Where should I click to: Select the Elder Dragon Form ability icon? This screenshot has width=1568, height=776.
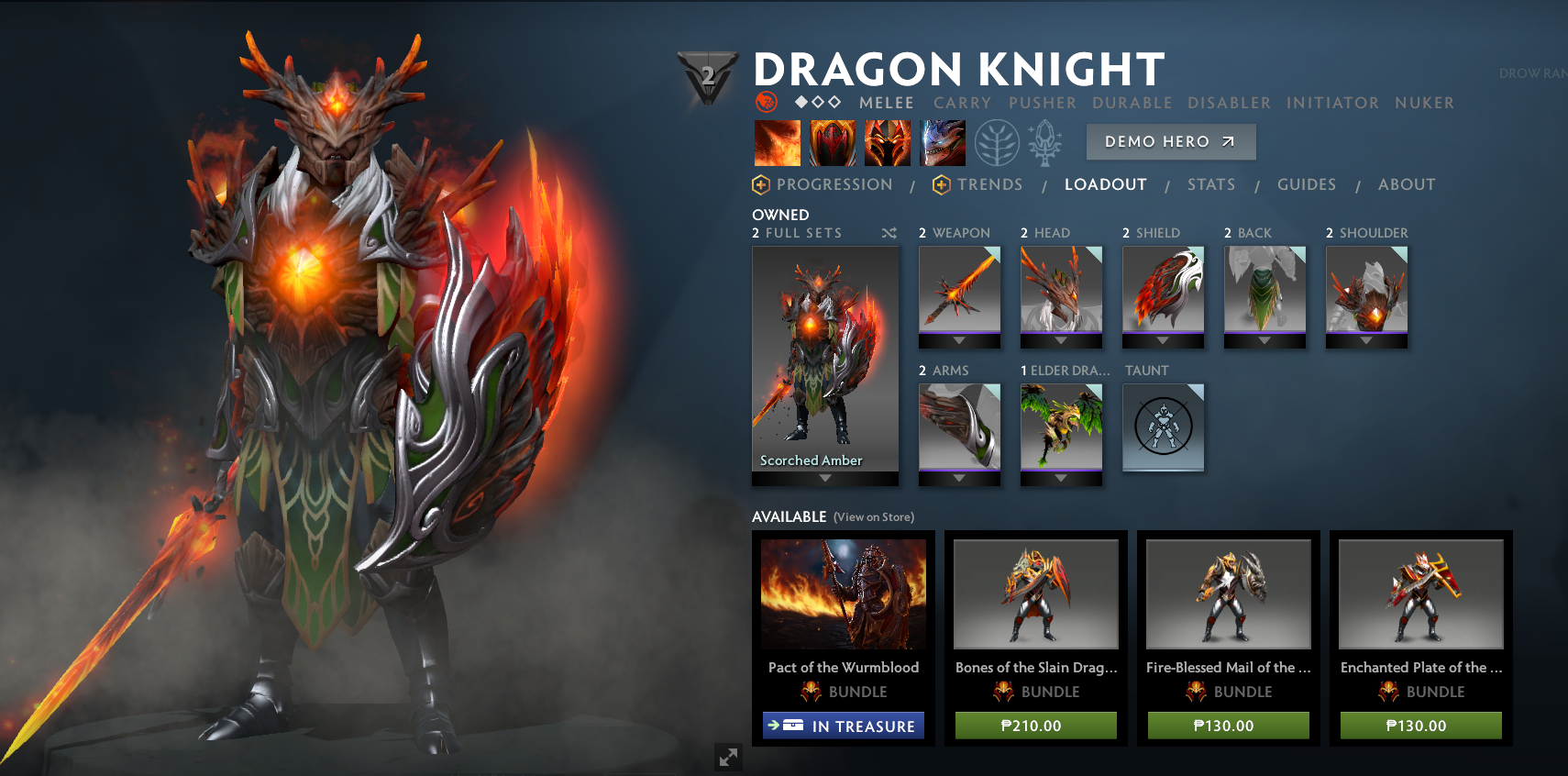point(943,143)
